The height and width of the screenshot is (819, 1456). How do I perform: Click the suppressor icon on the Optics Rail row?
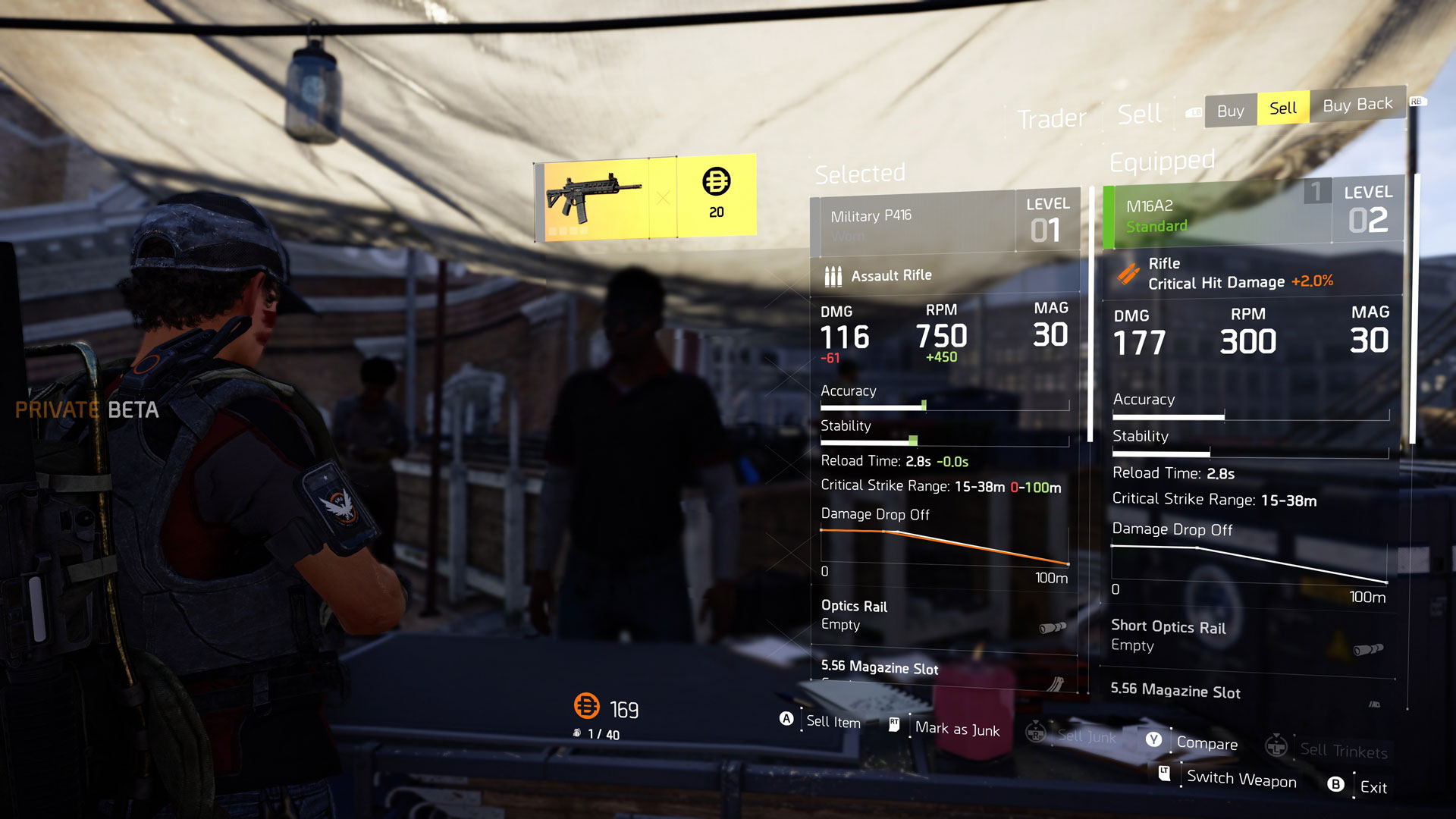pos(1053,626)
